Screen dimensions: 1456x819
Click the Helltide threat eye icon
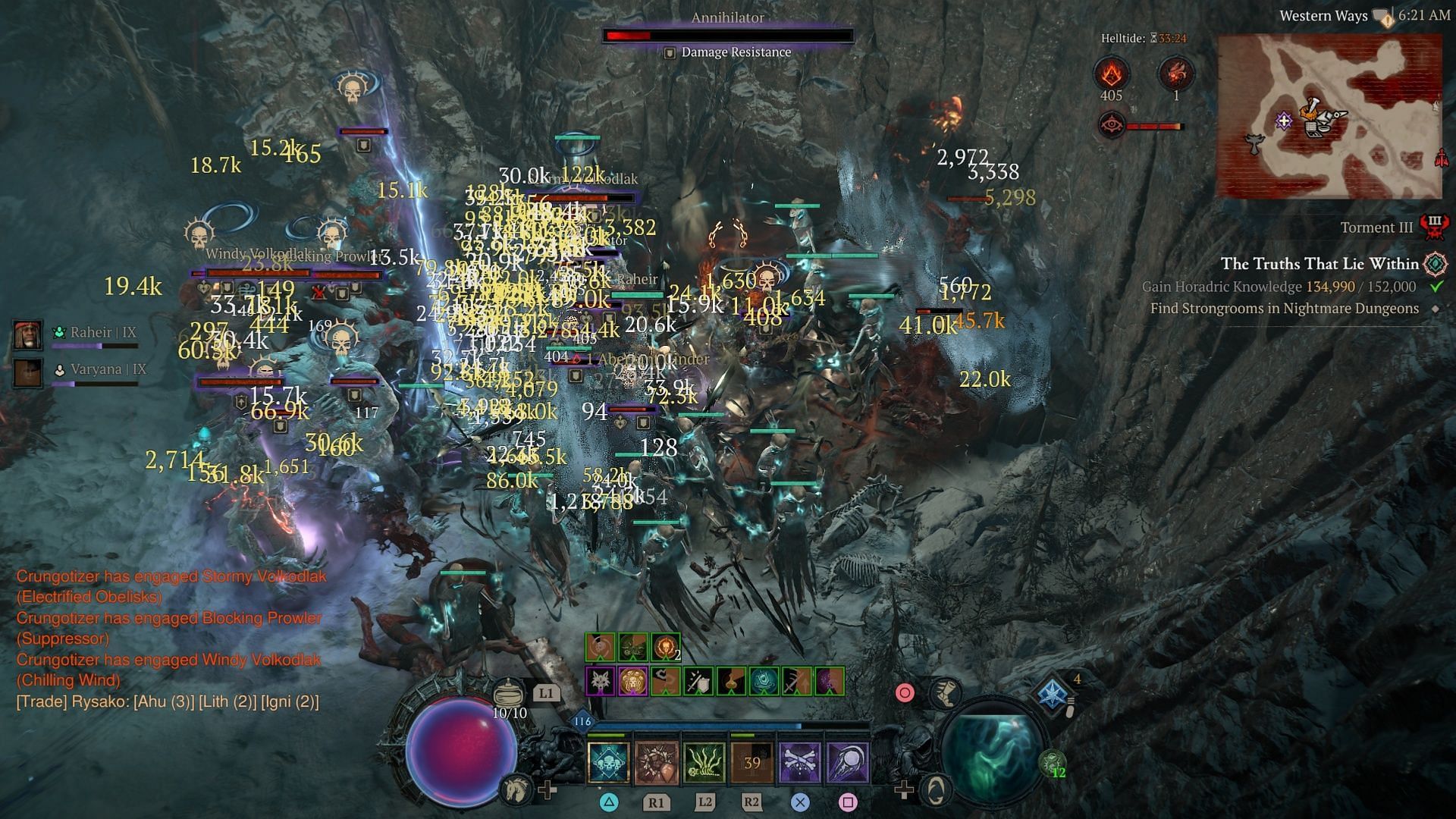tap(1112, 125)
